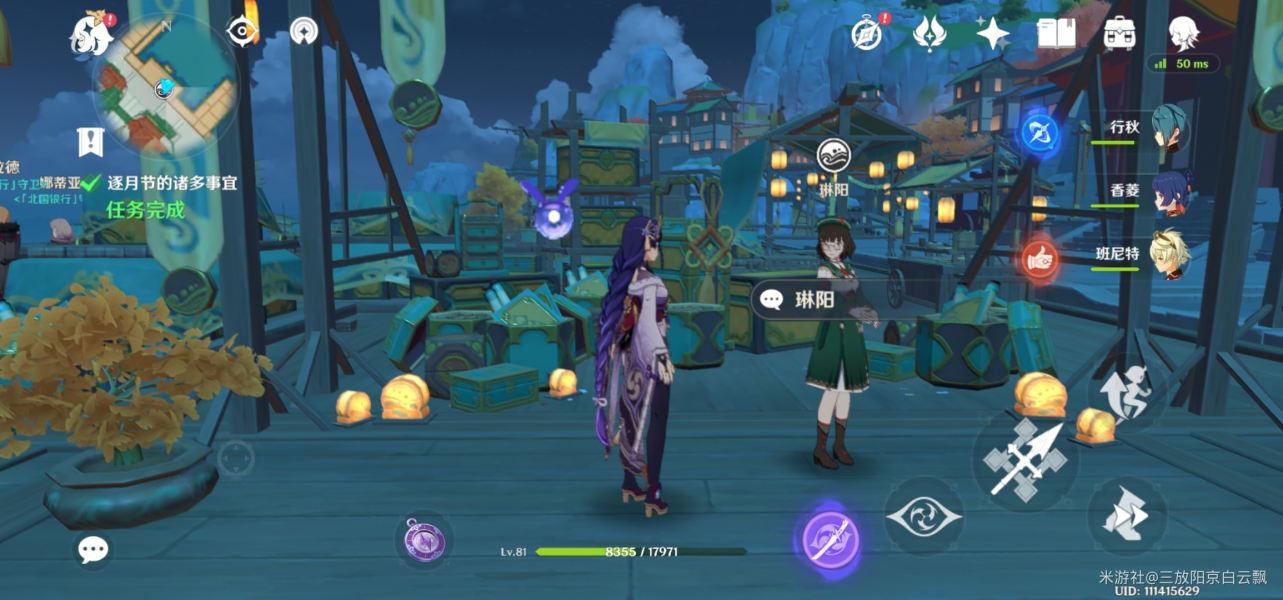Open the compass events icon
This screenshot has height=600, width=1283.
coord(867,33)
